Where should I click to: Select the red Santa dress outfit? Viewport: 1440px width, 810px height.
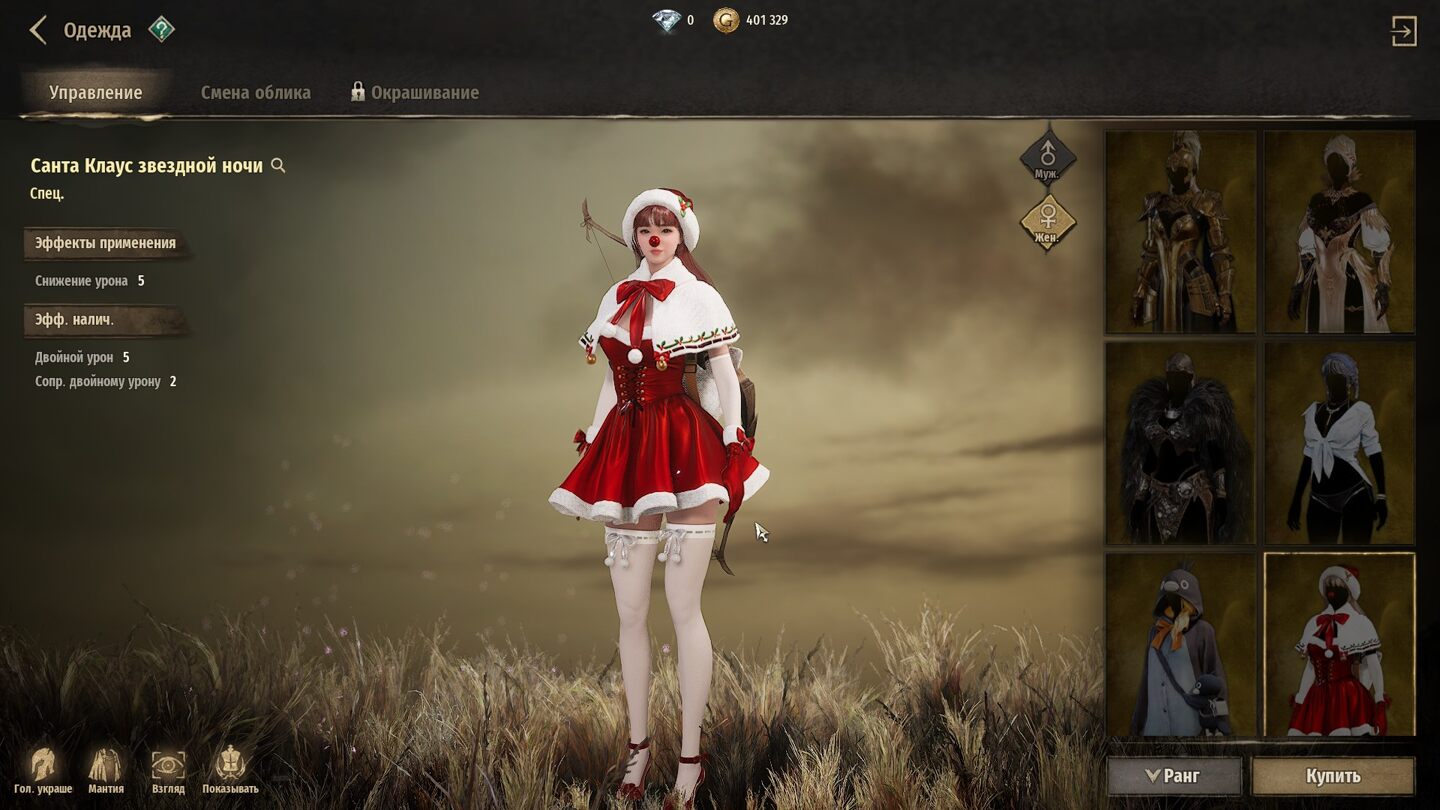tap(1339, 645)
